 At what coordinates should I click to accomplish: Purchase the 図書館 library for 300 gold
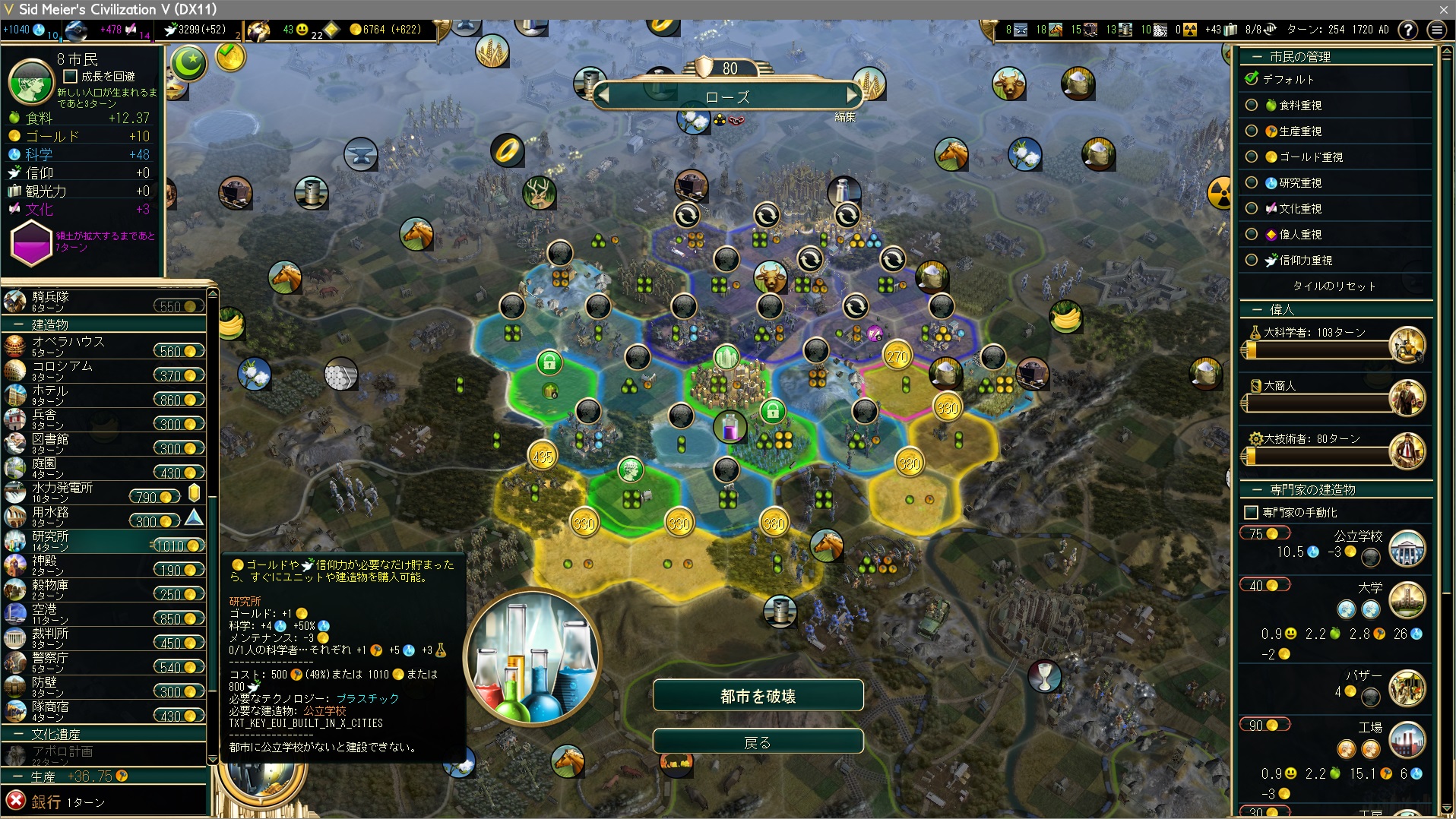[x=179, y=448]
